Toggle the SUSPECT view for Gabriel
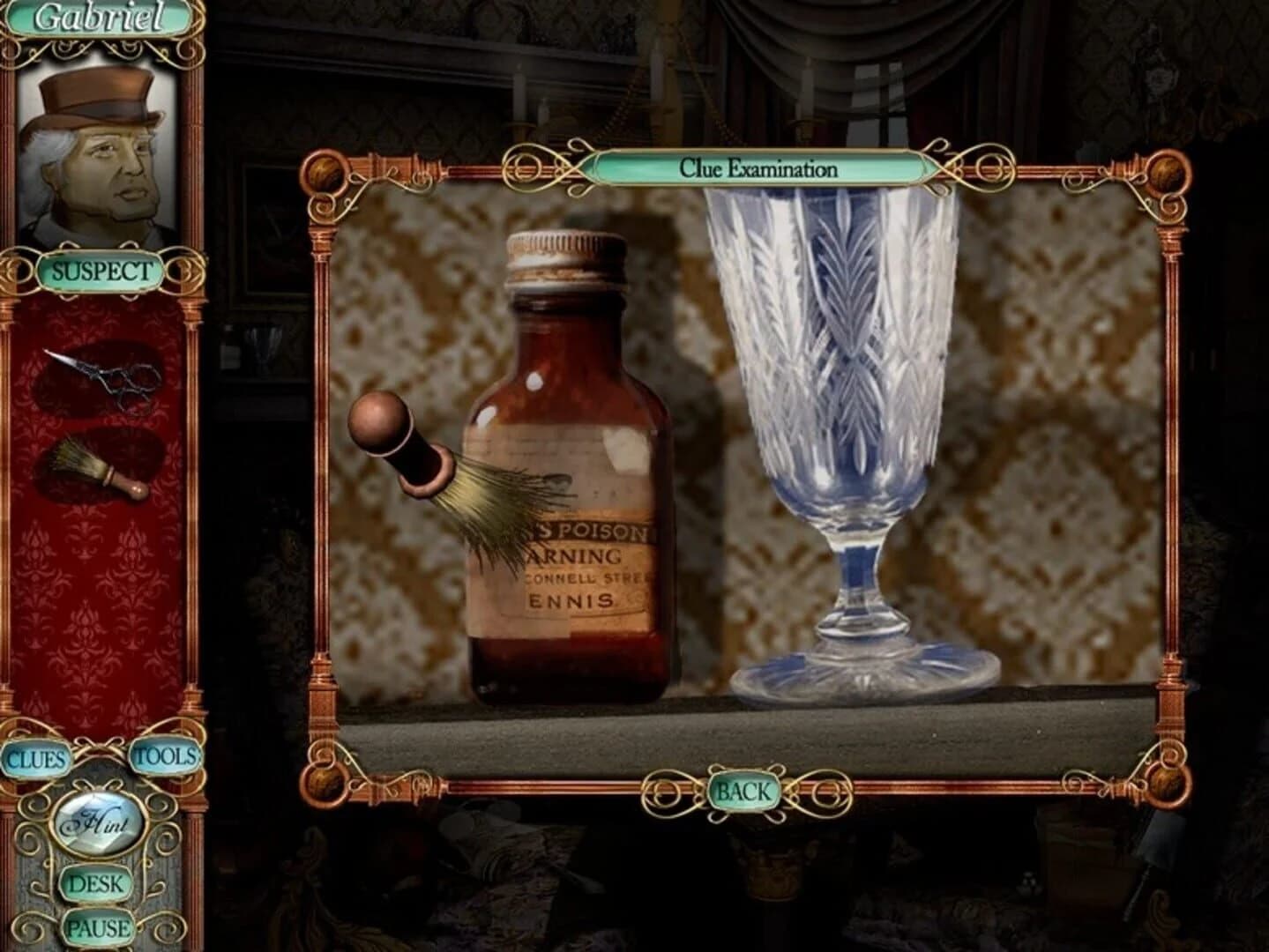 [103, 270]
